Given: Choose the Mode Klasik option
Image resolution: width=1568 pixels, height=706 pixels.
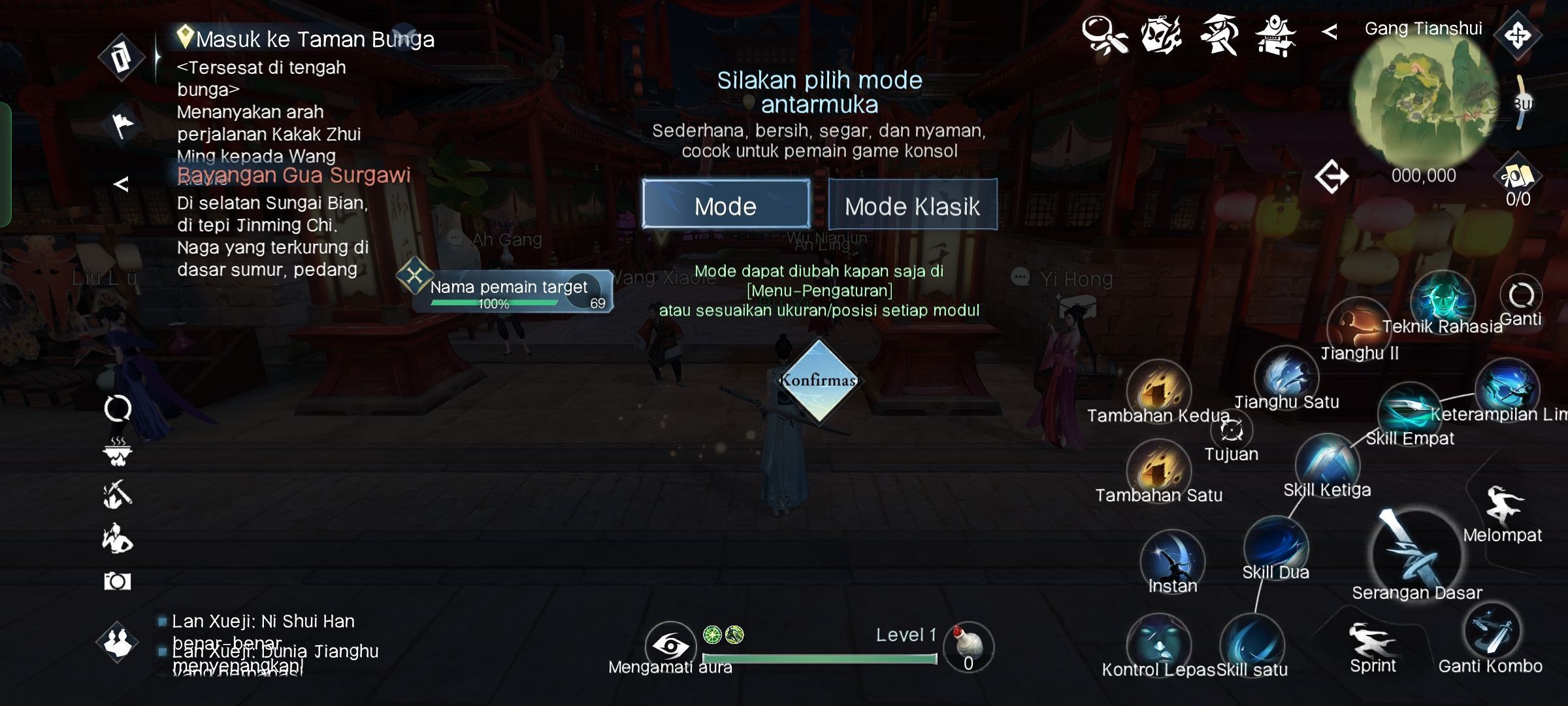Looking at the screenshot, I should (x=912, y=205).
